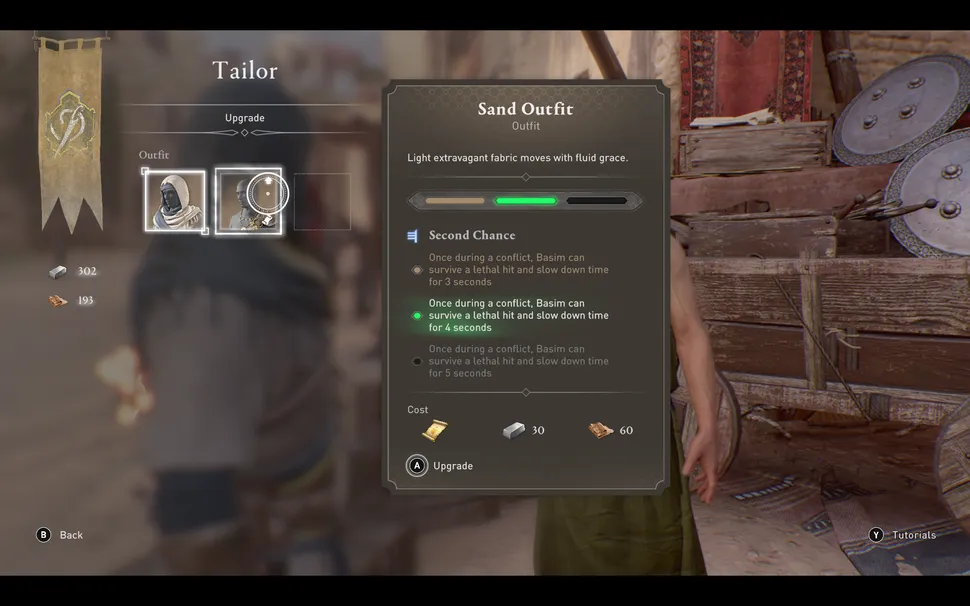Screen dimensions: 970x606
Task: Go Back from the Tailor menu
Action: [60, 535]
